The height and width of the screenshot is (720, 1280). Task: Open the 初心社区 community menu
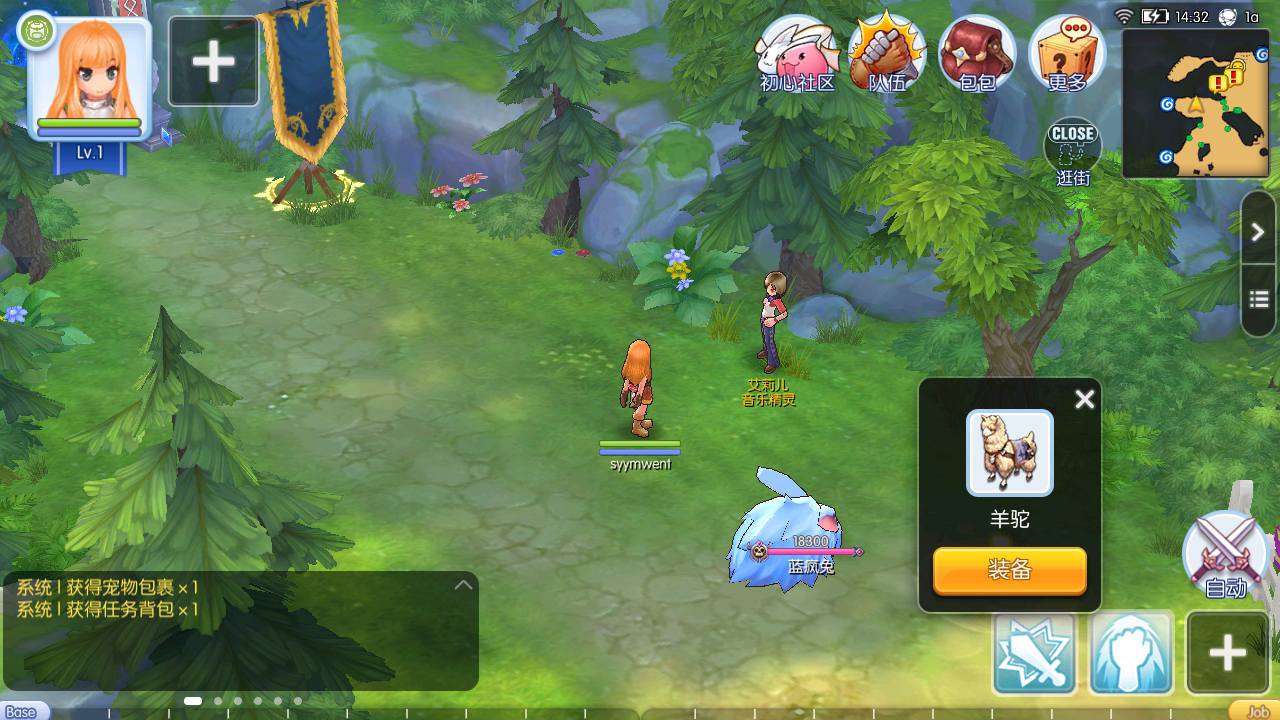click(796, 53)
